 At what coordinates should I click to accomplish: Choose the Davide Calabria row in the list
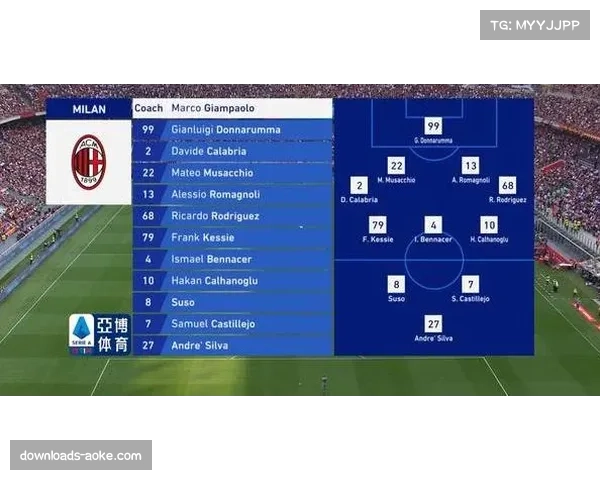click(x=232, y=151)
